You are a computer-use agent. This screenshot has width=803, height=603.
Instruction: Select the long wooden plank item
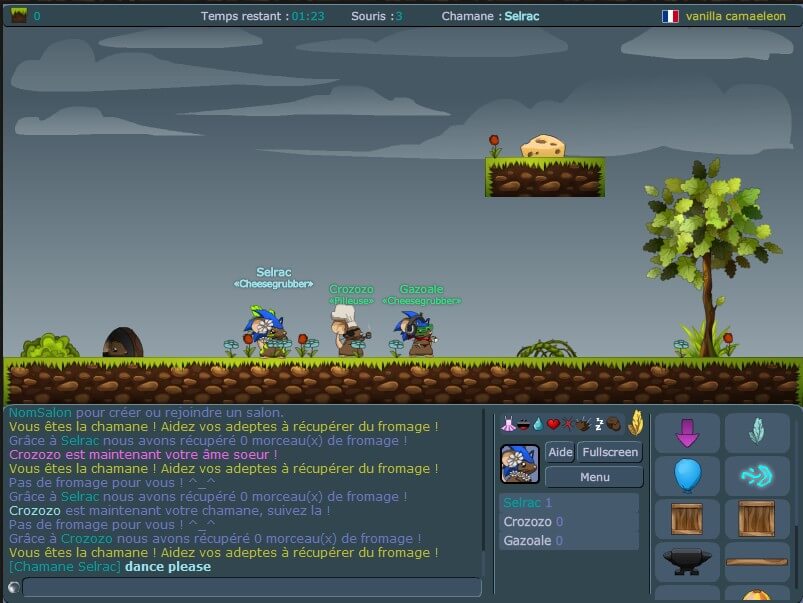756,562
